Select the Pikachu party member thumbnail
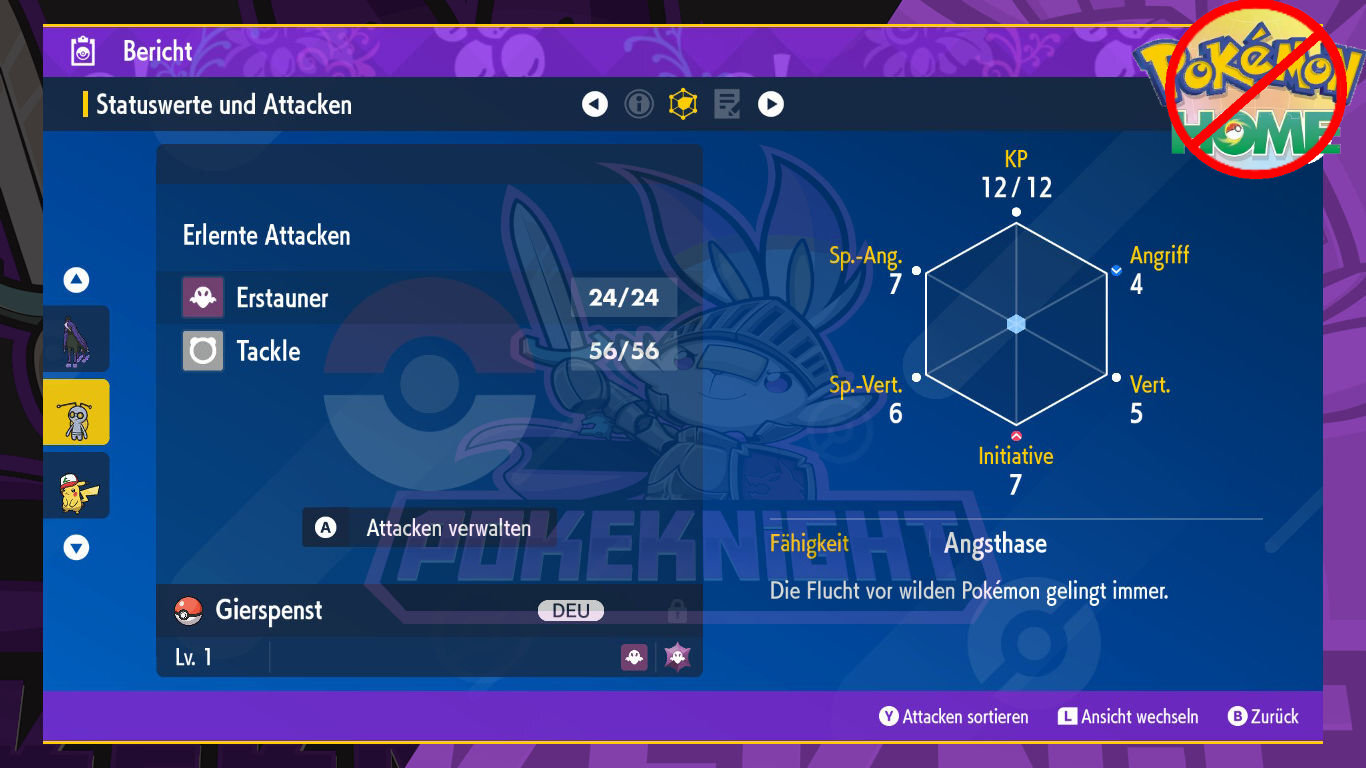1366x768 pixels. 76,485
